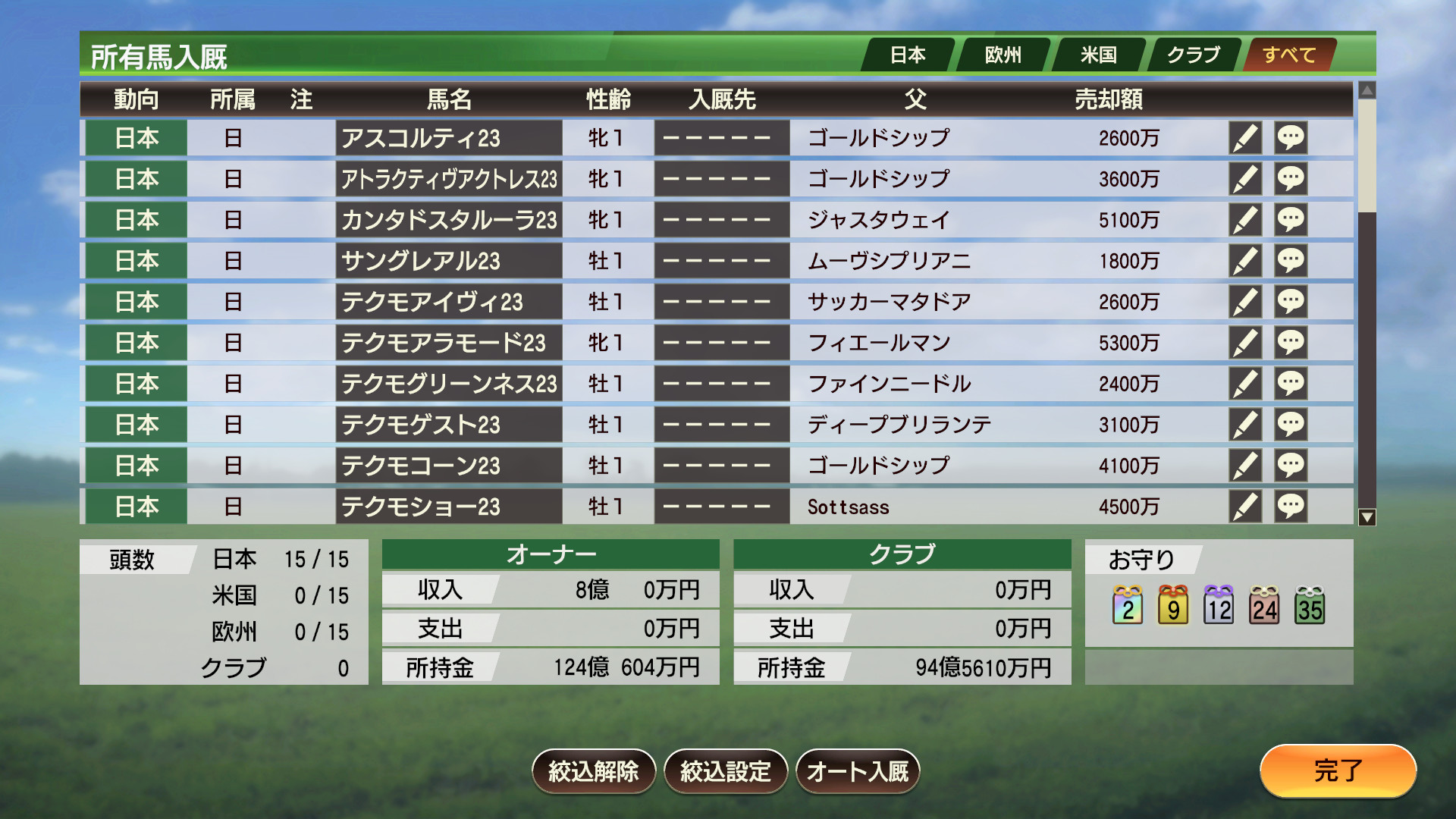Open the comment bubble icon for アトラクティヴアクトレス23
Screen dimensions: 1456x819
[x=1291, y=179]
